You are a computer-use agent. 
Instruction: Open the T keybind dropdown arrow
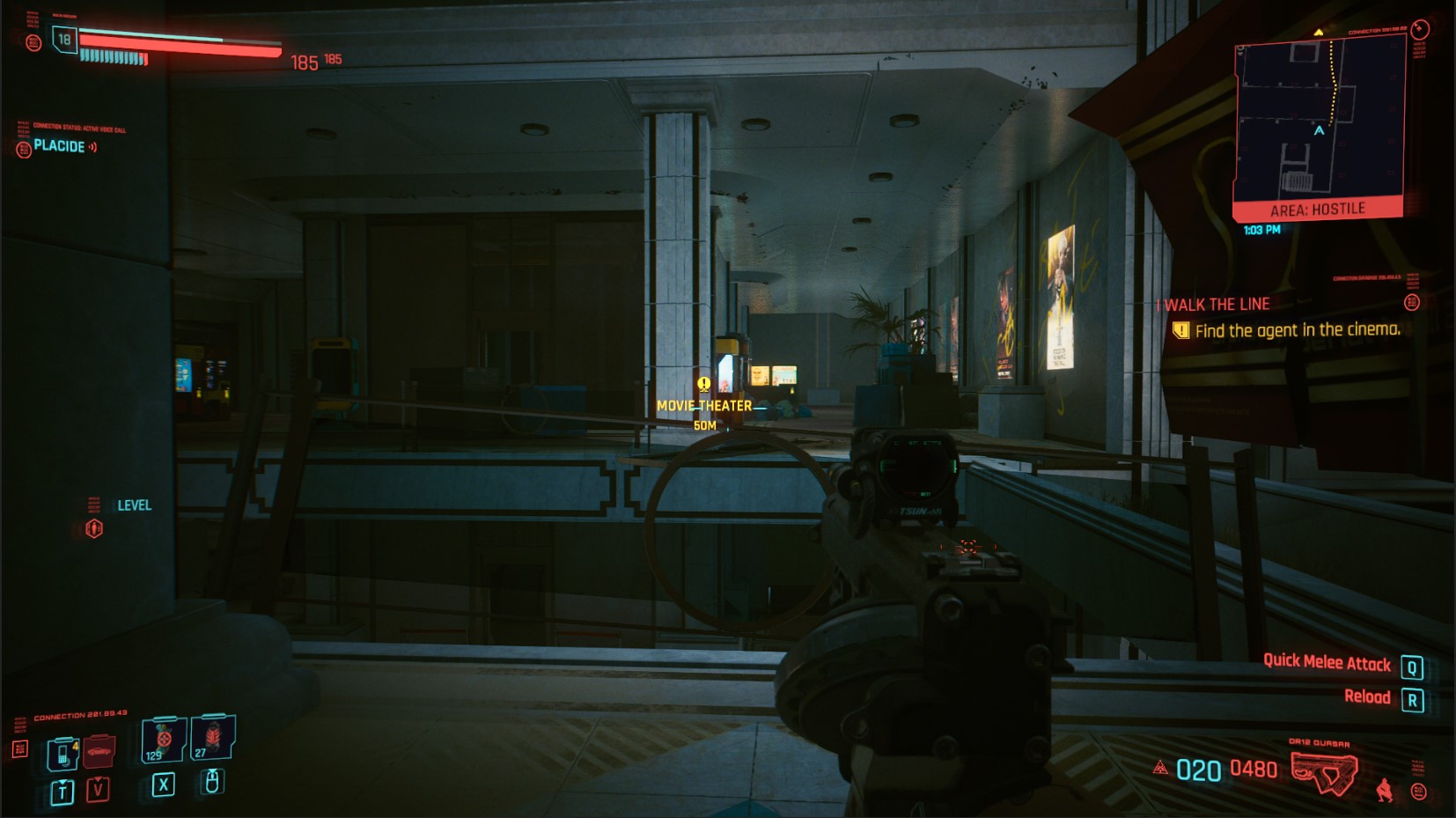tap(63, 783)
